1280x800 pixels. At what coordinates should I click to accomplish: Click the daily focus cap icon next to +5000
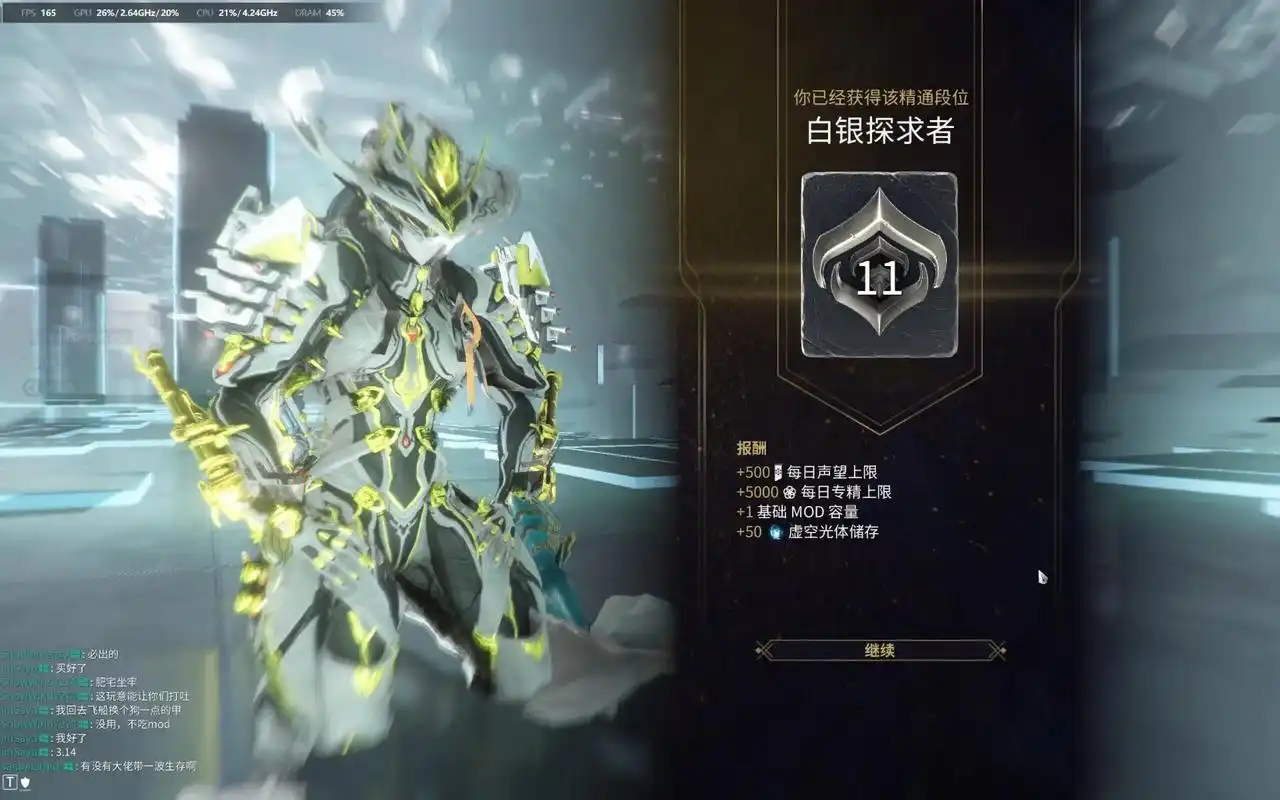point(789,493)
